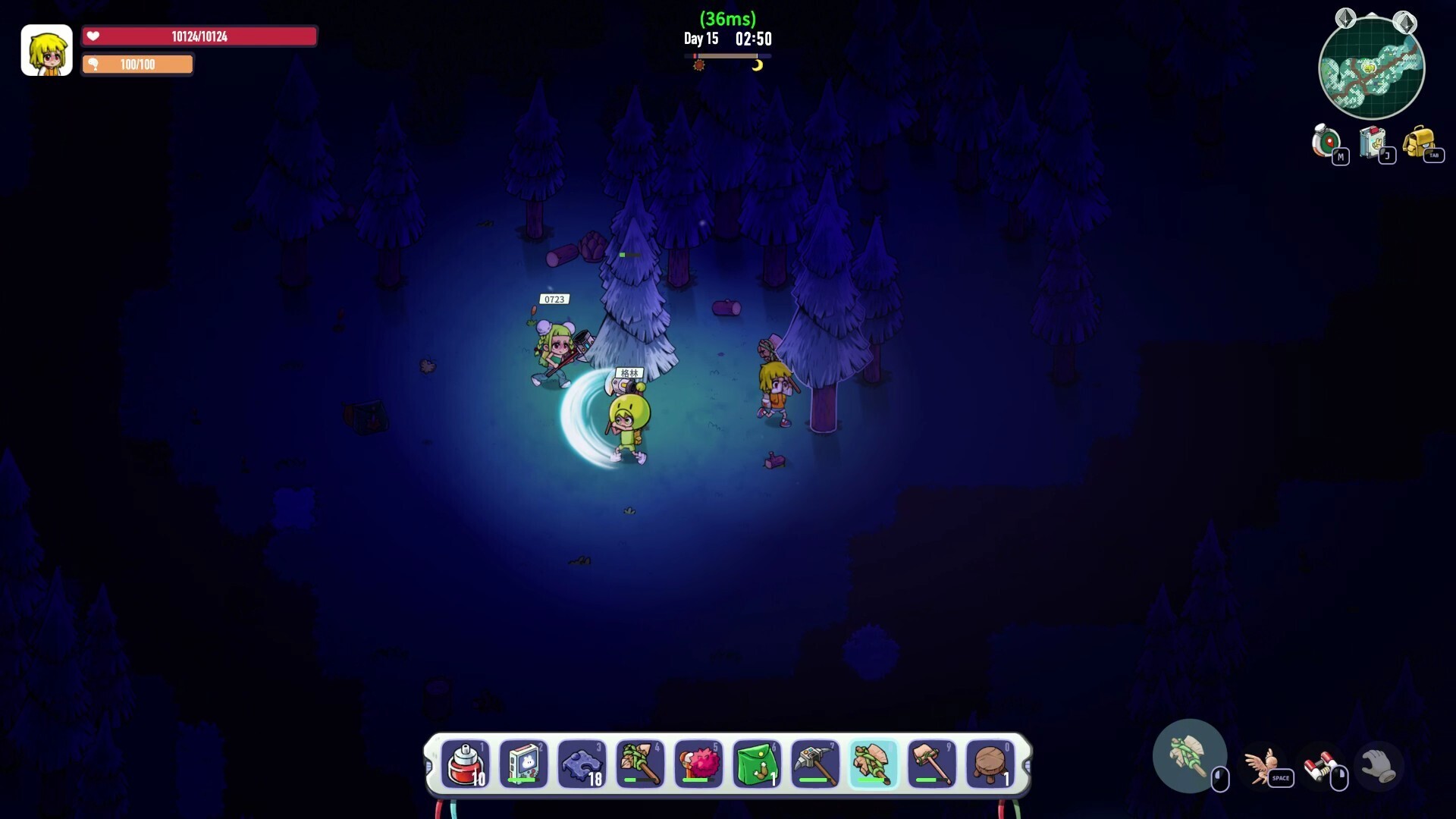Image resolution: width=1456 pixels, height=819 pixels.
Task: Select the wooden stool hotbar slot
Action: pyautogui.click(x=990, y=764)
